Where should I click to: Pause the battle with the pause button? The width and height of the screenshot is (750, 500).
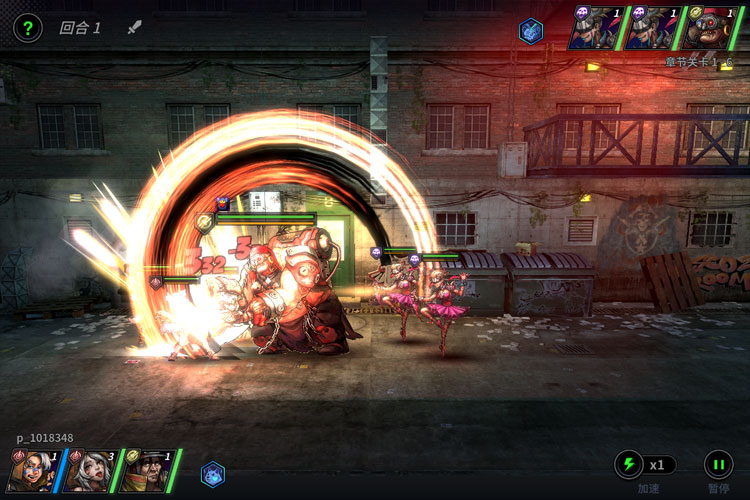coord(718,465)
